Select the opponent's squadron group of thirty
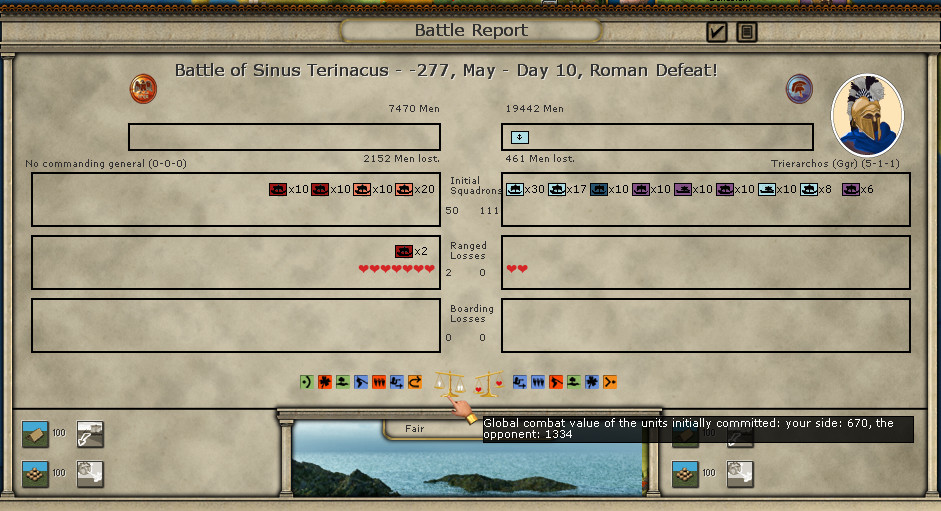Image resolution: width=941 pixels, height=511 pixels. click(516, 189)
